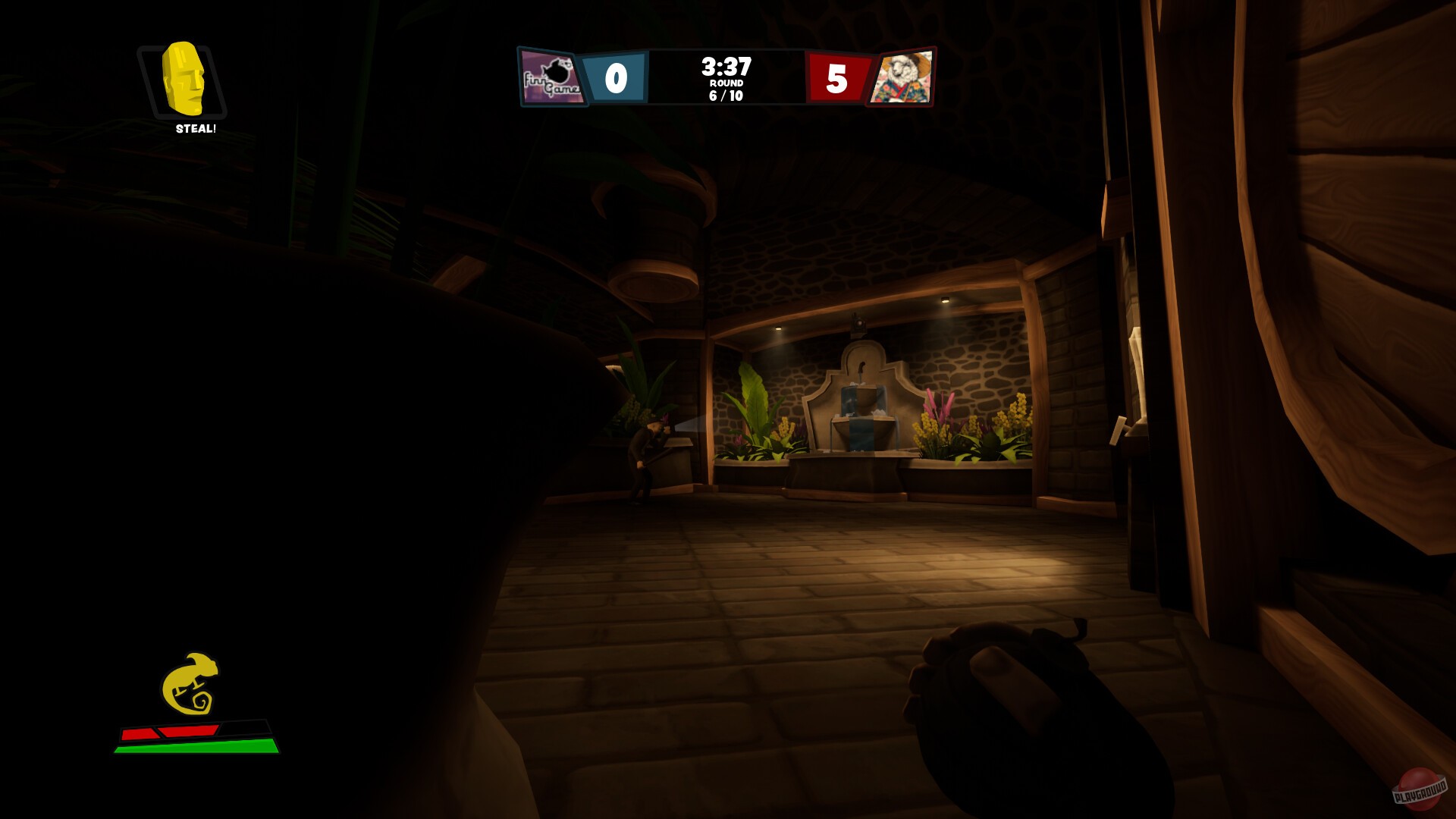This screenshot has width=1456, height=819.
Task: Click the round progress label 6 / 10
Action: click(x=726, y=95)
